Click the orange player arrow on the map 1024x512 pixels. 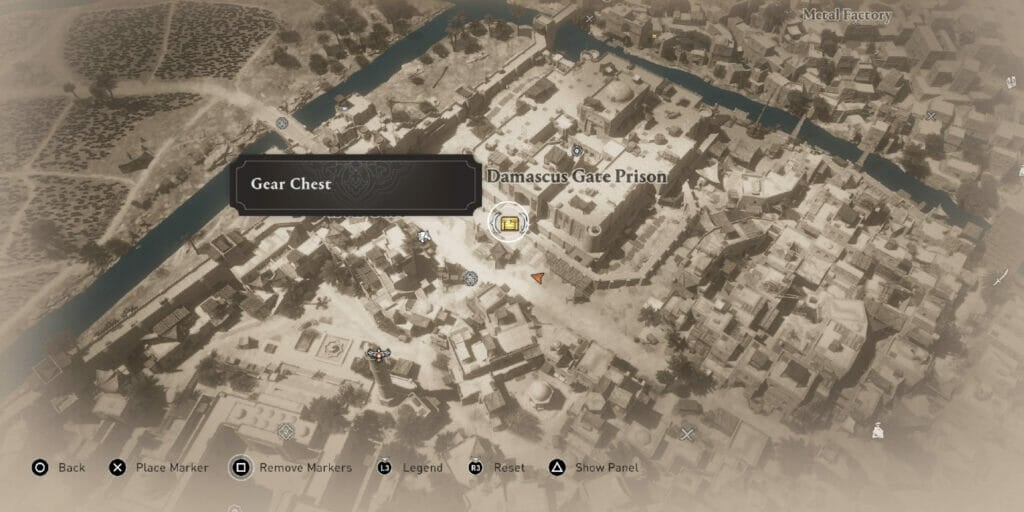538,277
